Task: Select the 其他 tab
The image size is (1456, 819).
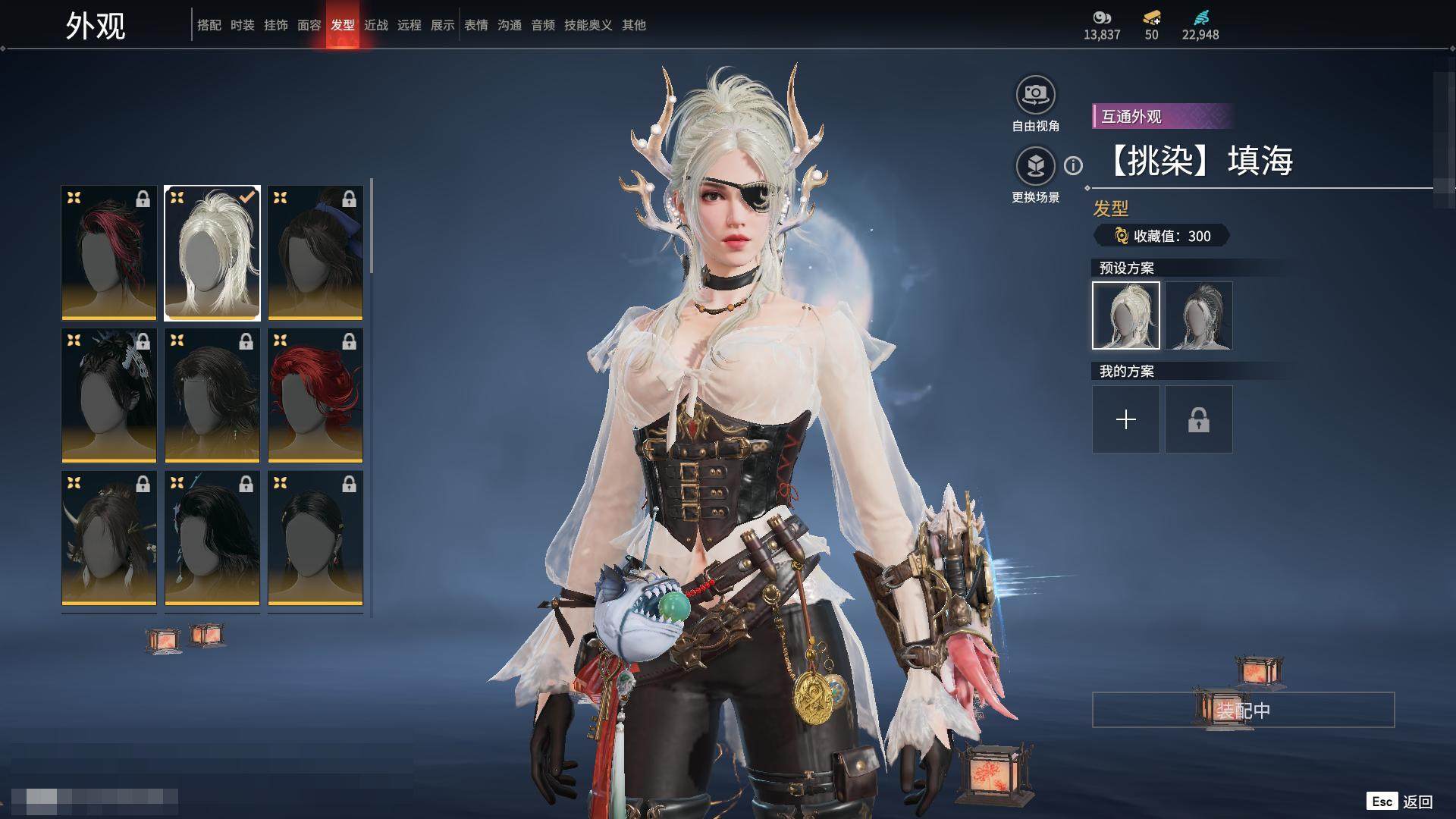Action: pyautogui.click(x=633, y=25)
